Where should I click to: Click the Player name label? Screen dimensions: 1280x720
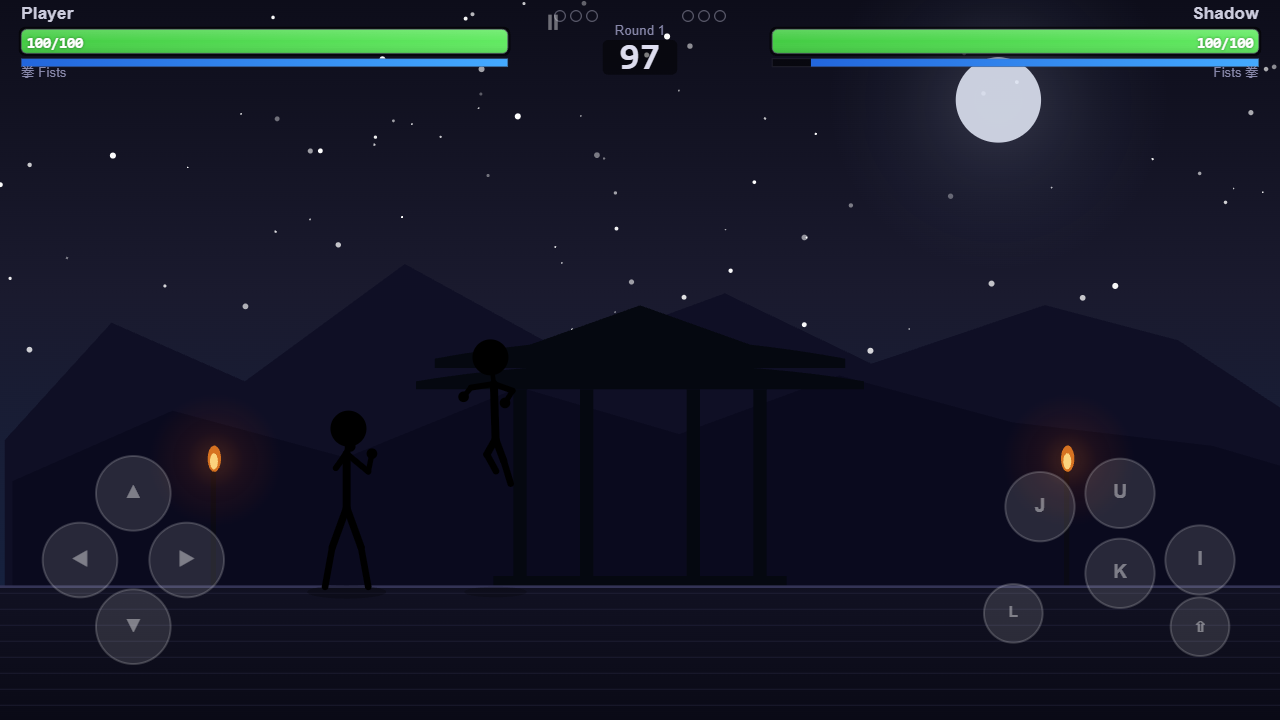pyautogui.click(x=47, y=13)
